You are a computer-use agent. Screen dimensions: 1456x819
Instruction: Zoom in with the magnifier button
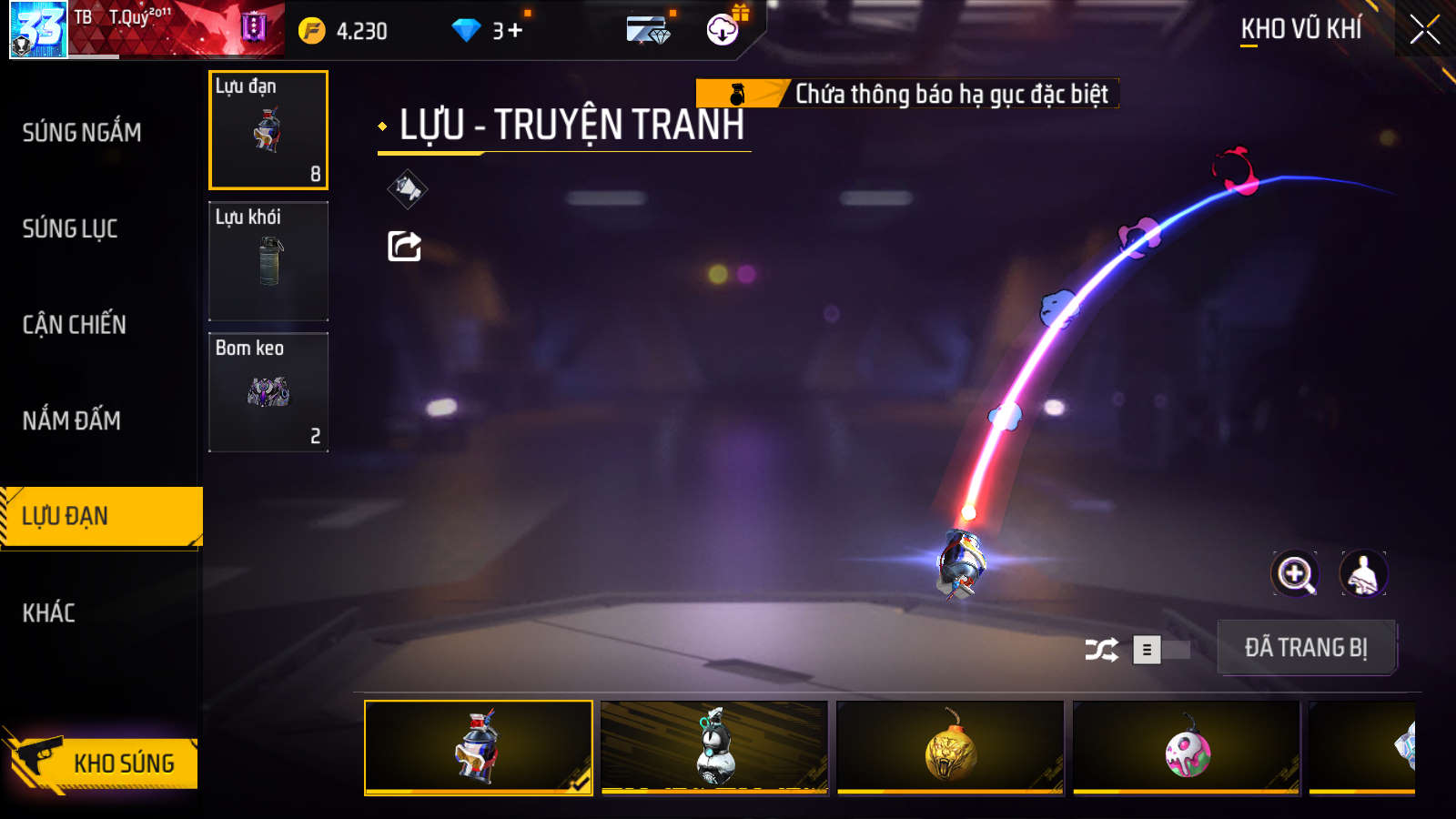coord(1295,574)
